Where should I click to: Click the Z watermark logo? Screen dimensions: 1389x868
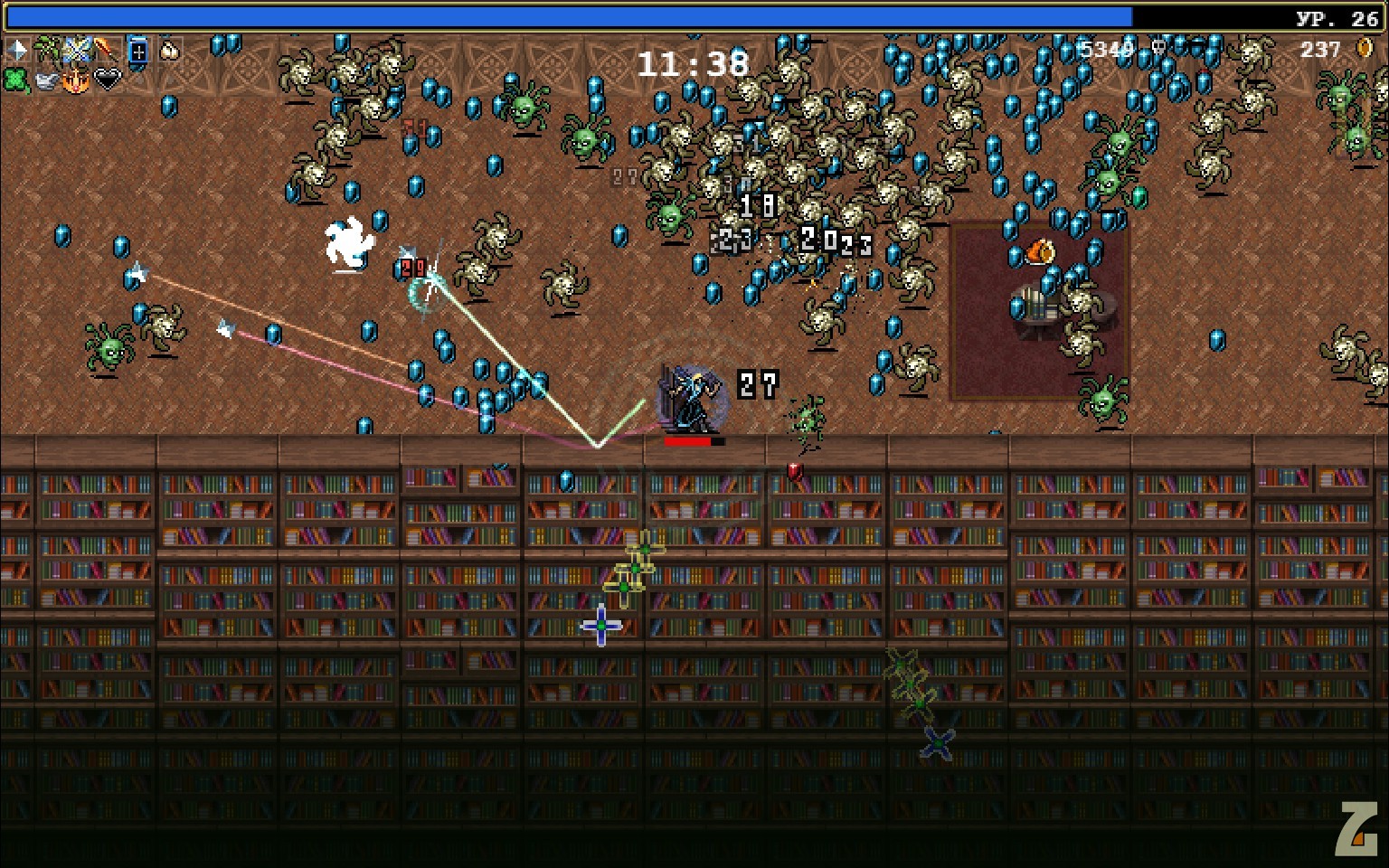(x=1358, y=827)
